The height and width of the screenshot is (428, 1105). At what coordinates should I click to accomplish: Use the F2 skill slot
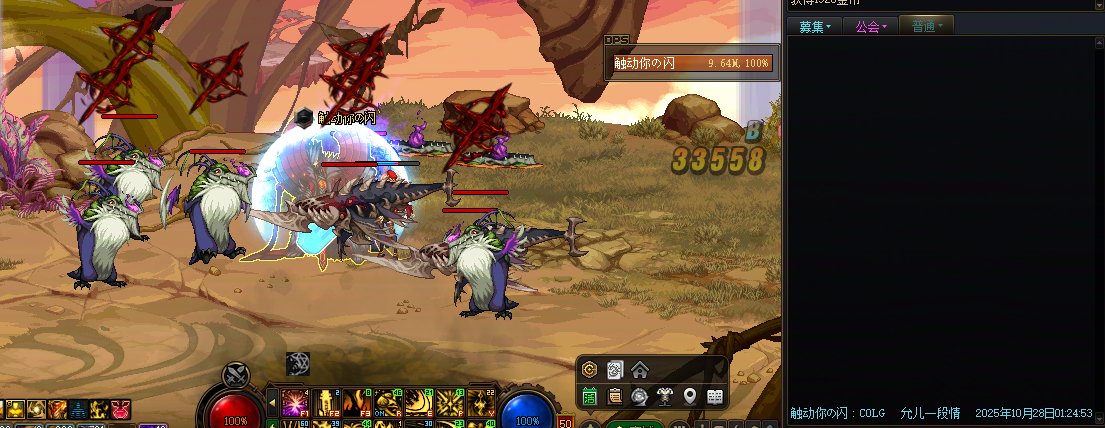point(326,402)
